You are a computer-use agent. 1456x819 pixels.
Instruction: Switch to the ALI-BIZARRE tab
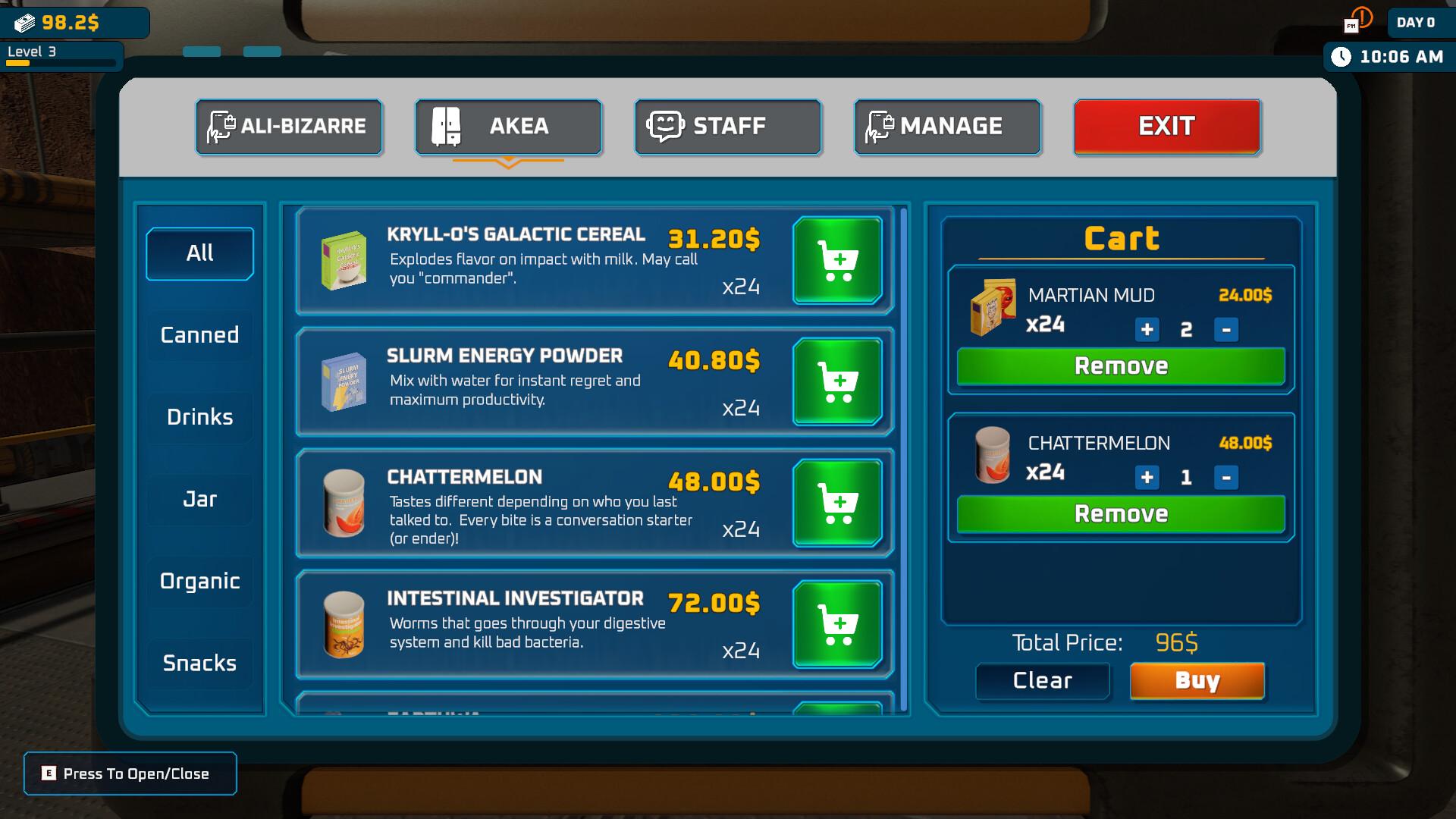(x=289, y=126)
